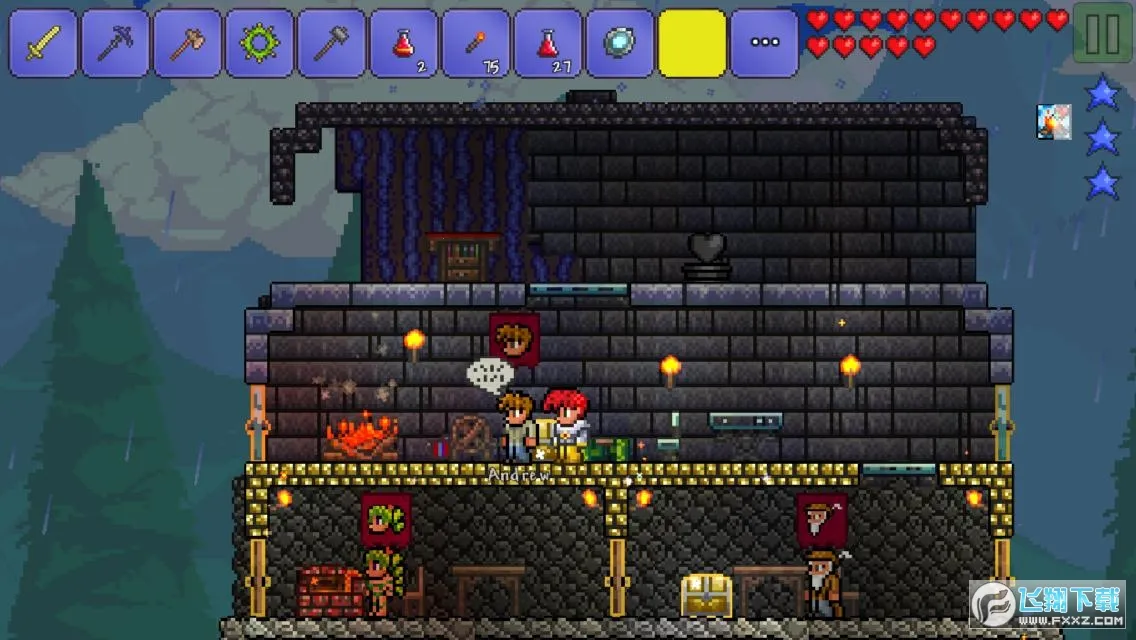Pick the torch stack of 75

[x=475, y=43]
